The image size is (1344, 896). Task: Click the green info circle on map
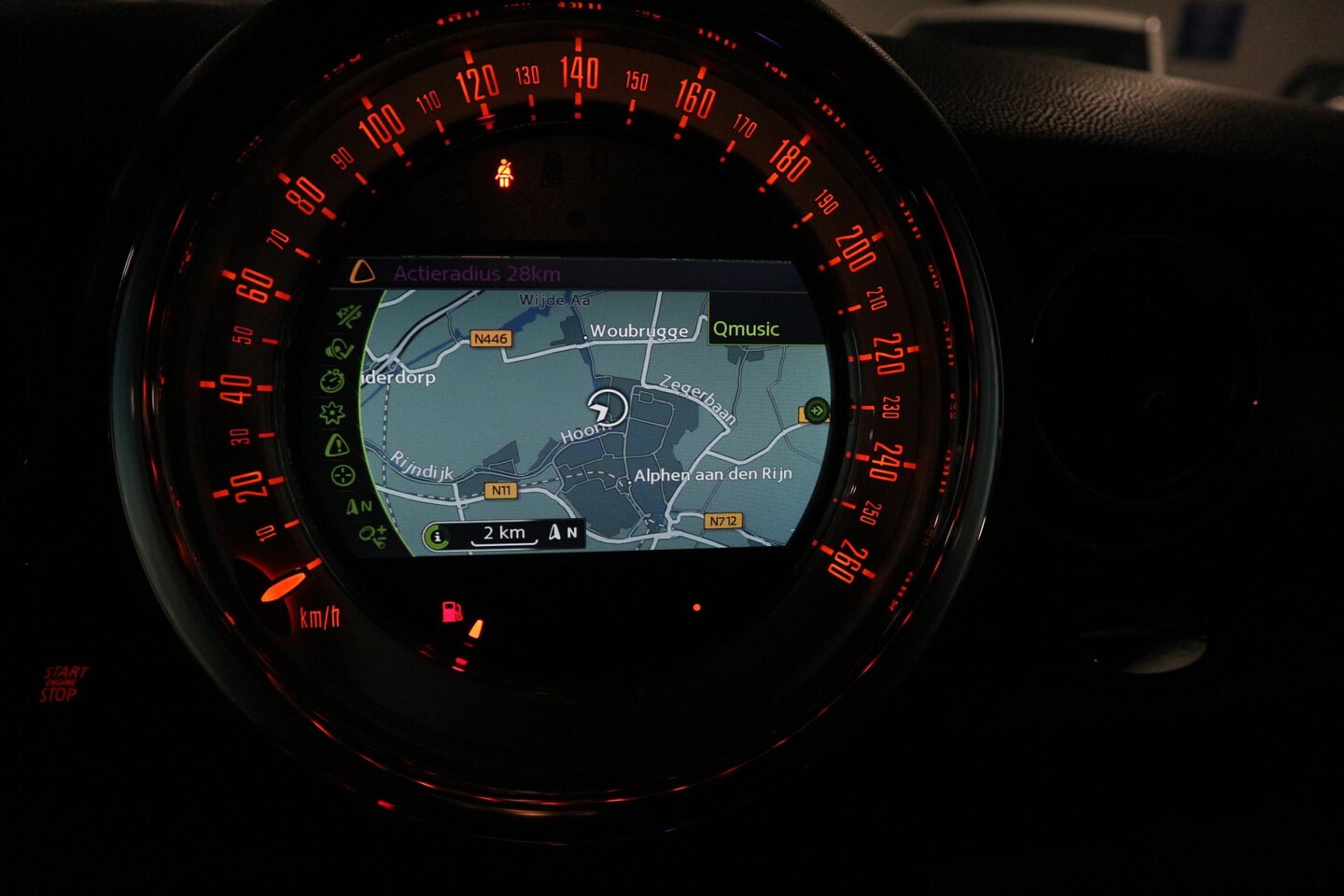[437, 536]
